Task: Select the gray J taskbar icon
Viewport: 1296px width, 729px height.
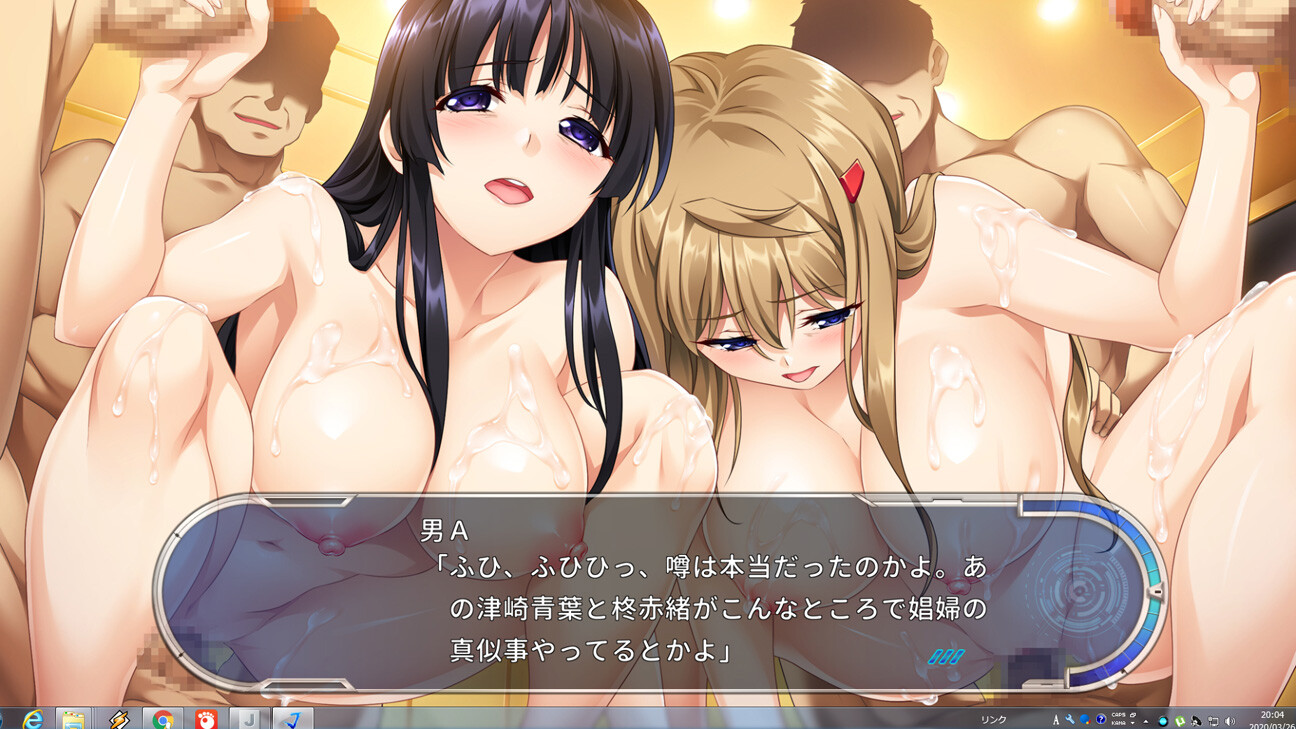Action: pos(249,719)
